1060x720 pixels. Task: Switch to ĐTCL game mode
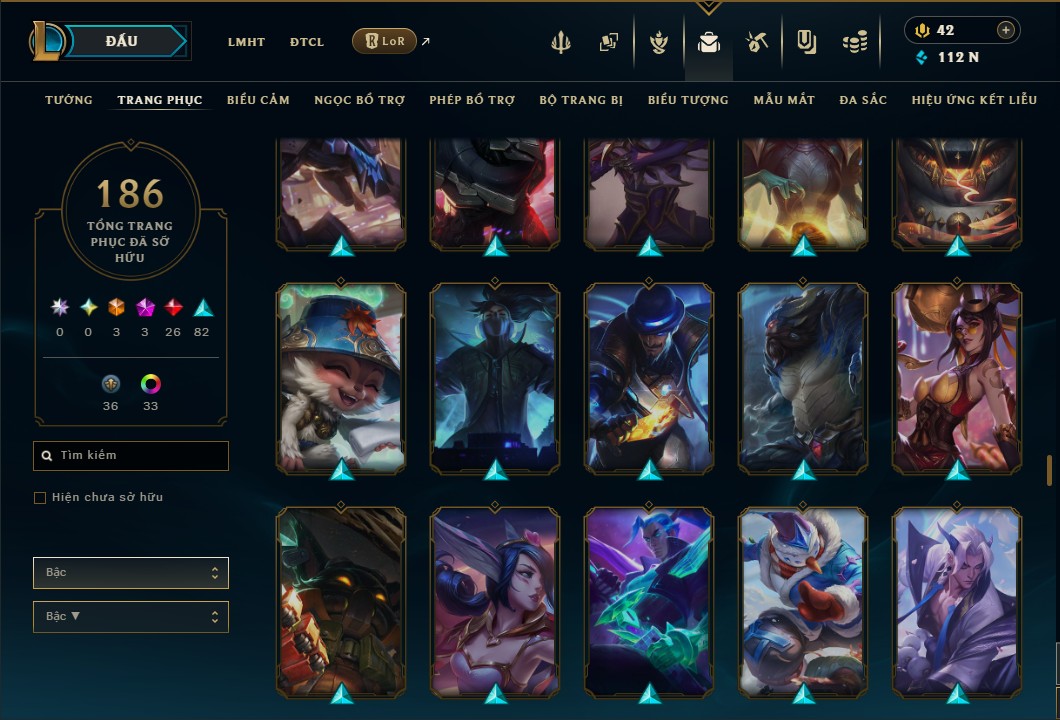tap(307, 42)
